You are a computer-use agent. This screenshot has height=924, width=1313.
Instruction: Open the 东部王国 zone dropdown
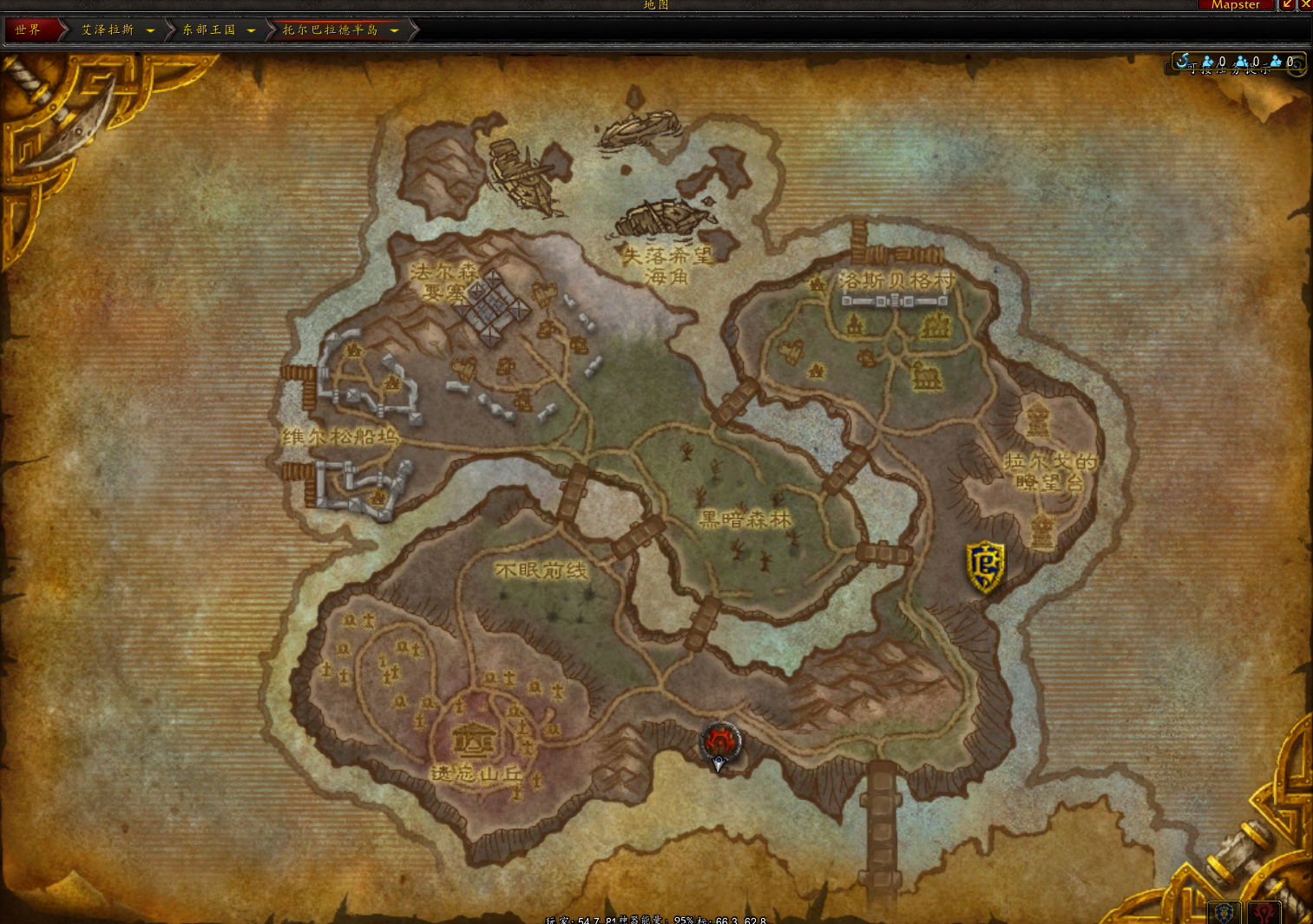pyautogui.click(x=251, y=31)
